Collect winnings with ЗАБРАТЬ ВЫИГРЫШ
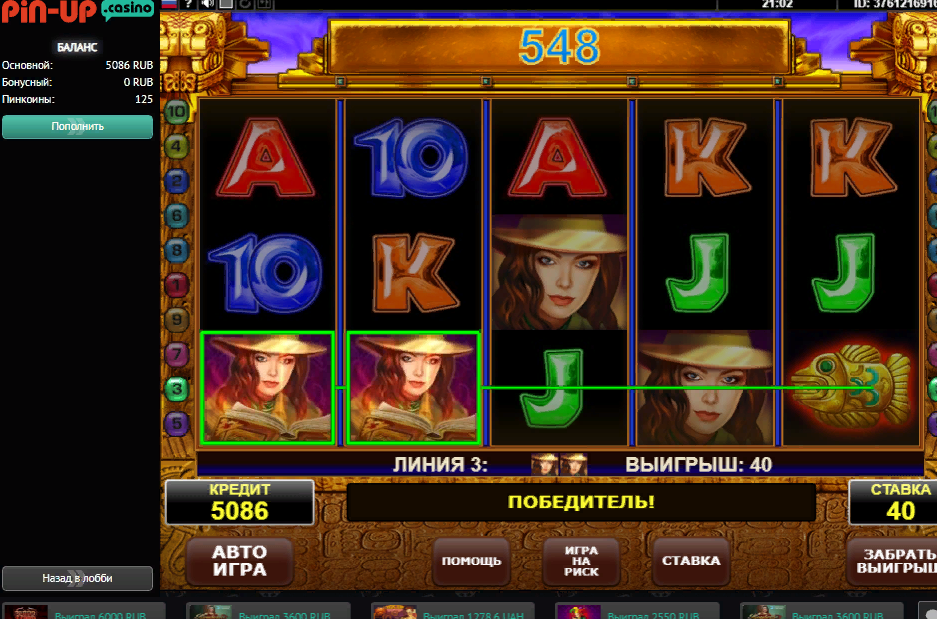 (893, 560)
